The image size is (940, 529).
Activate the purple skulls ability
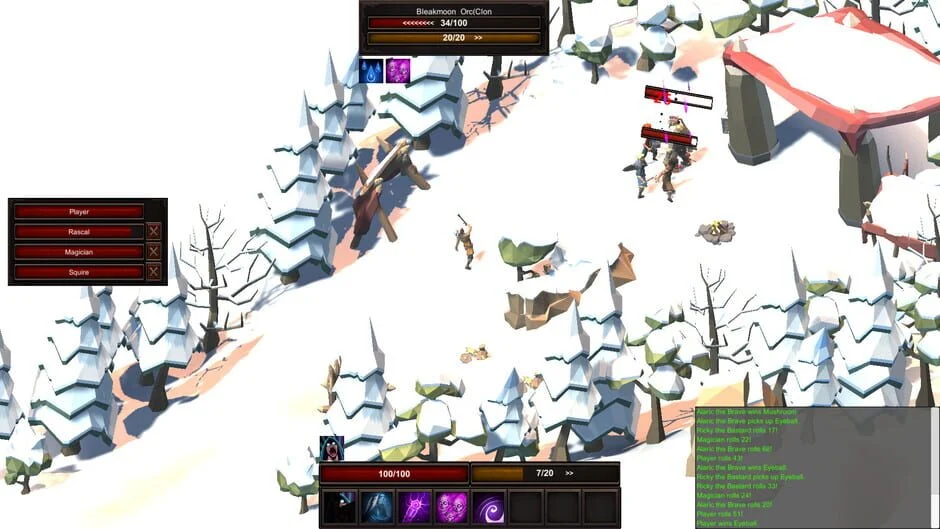point(451,507)
